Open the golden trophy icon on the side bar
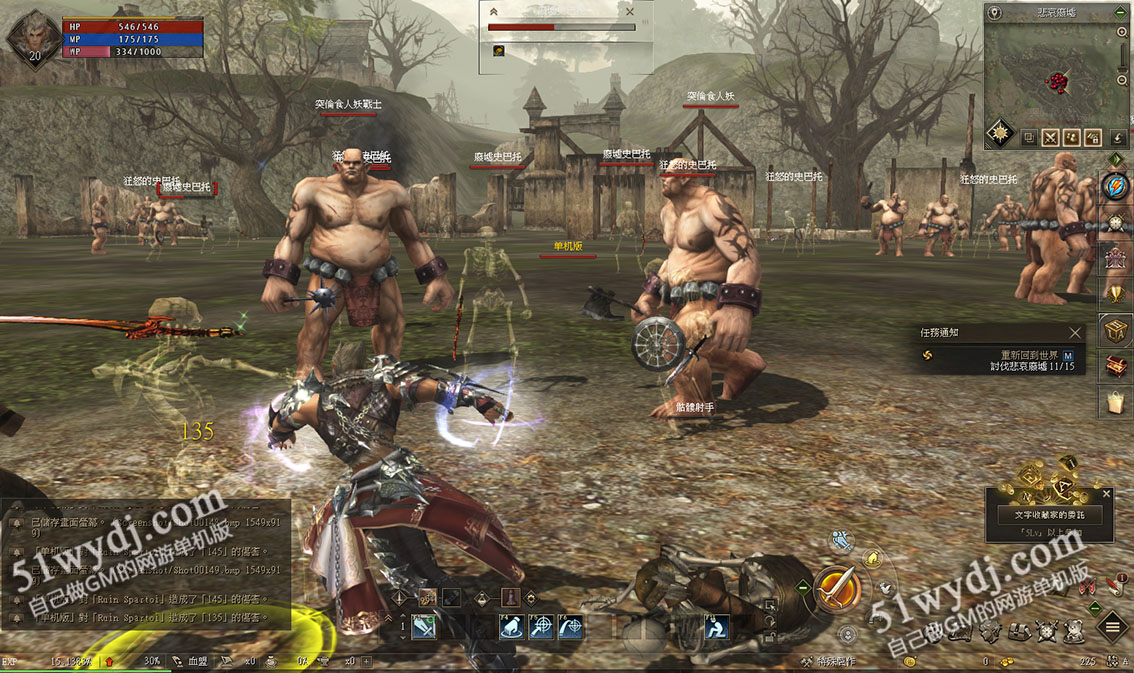Screen dimensions: 1134x673 click(x=1116, y=293)
